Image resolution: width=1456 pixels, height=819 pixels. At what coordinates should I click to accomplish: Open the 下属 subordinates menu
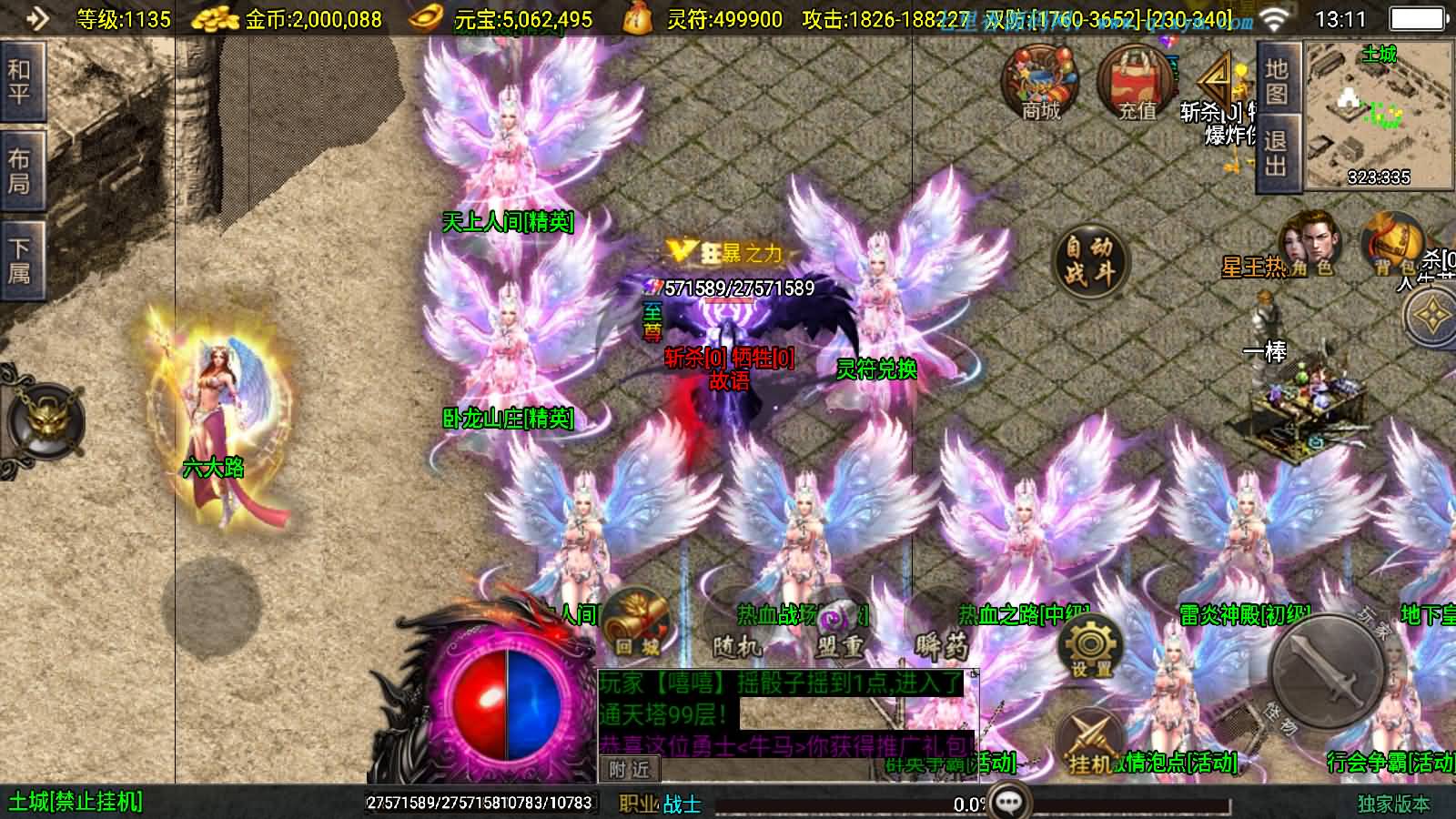[20, 260]
